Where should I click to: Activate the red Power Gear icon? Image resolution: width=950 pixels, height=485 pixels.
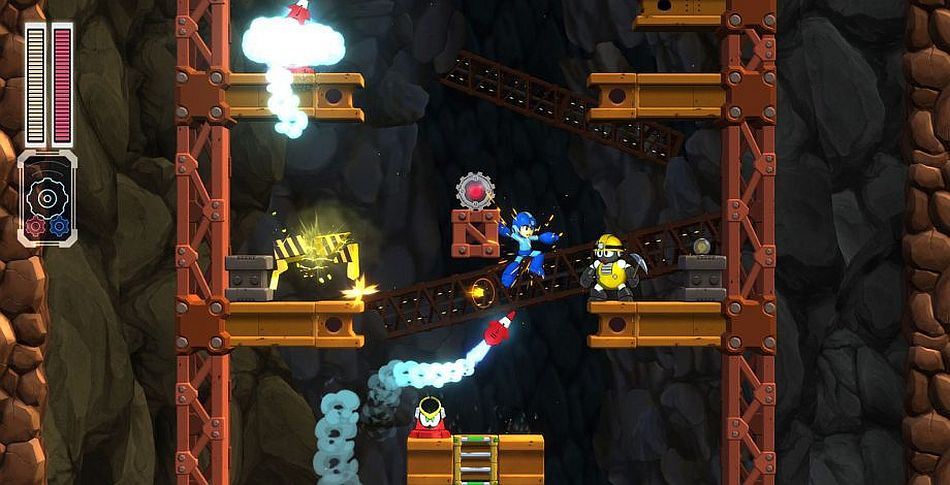pyautogui.click(x=35, y=225)
